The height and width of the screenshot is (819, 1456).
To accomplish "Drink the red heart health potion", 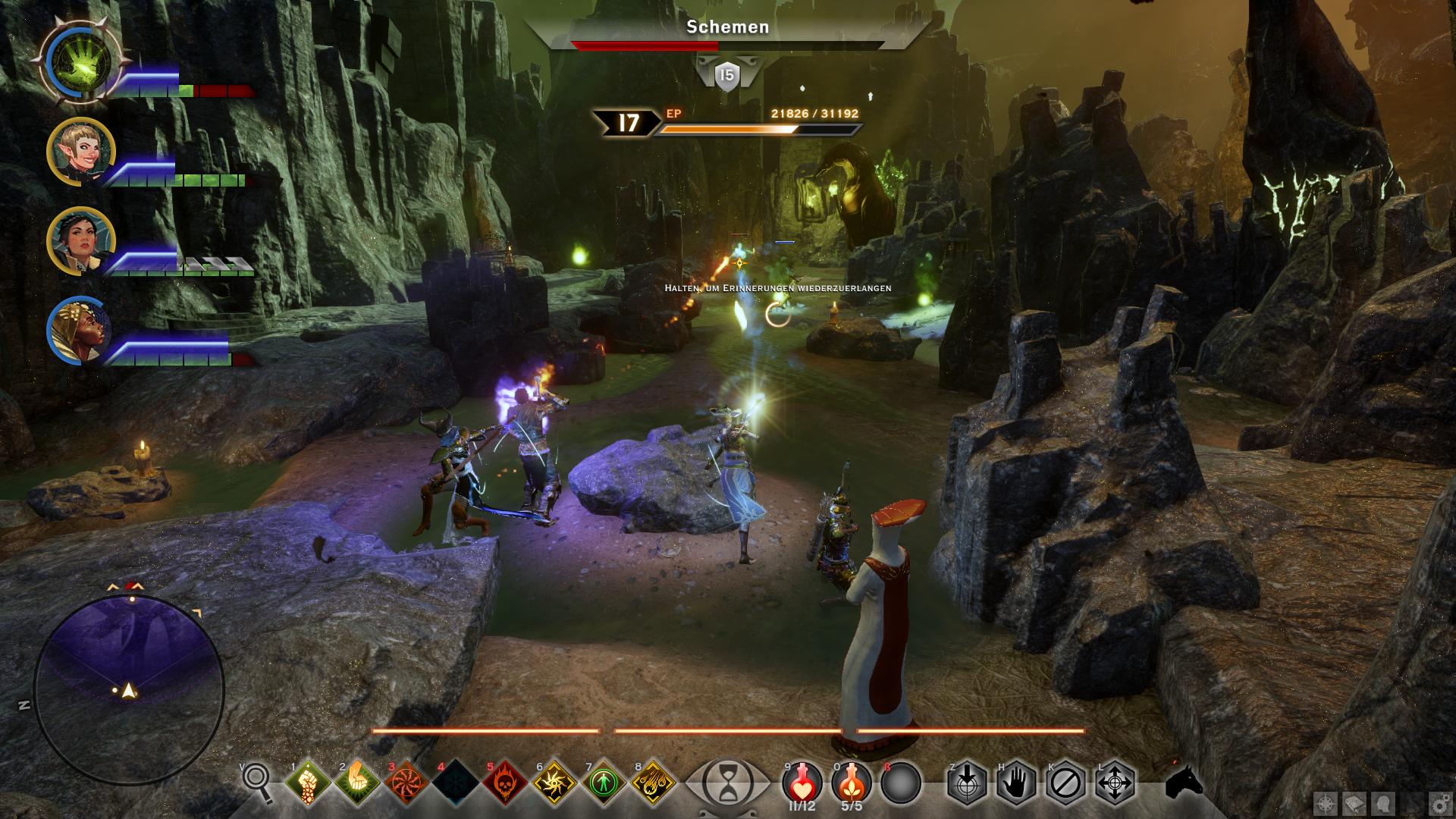I will [802, 781].
